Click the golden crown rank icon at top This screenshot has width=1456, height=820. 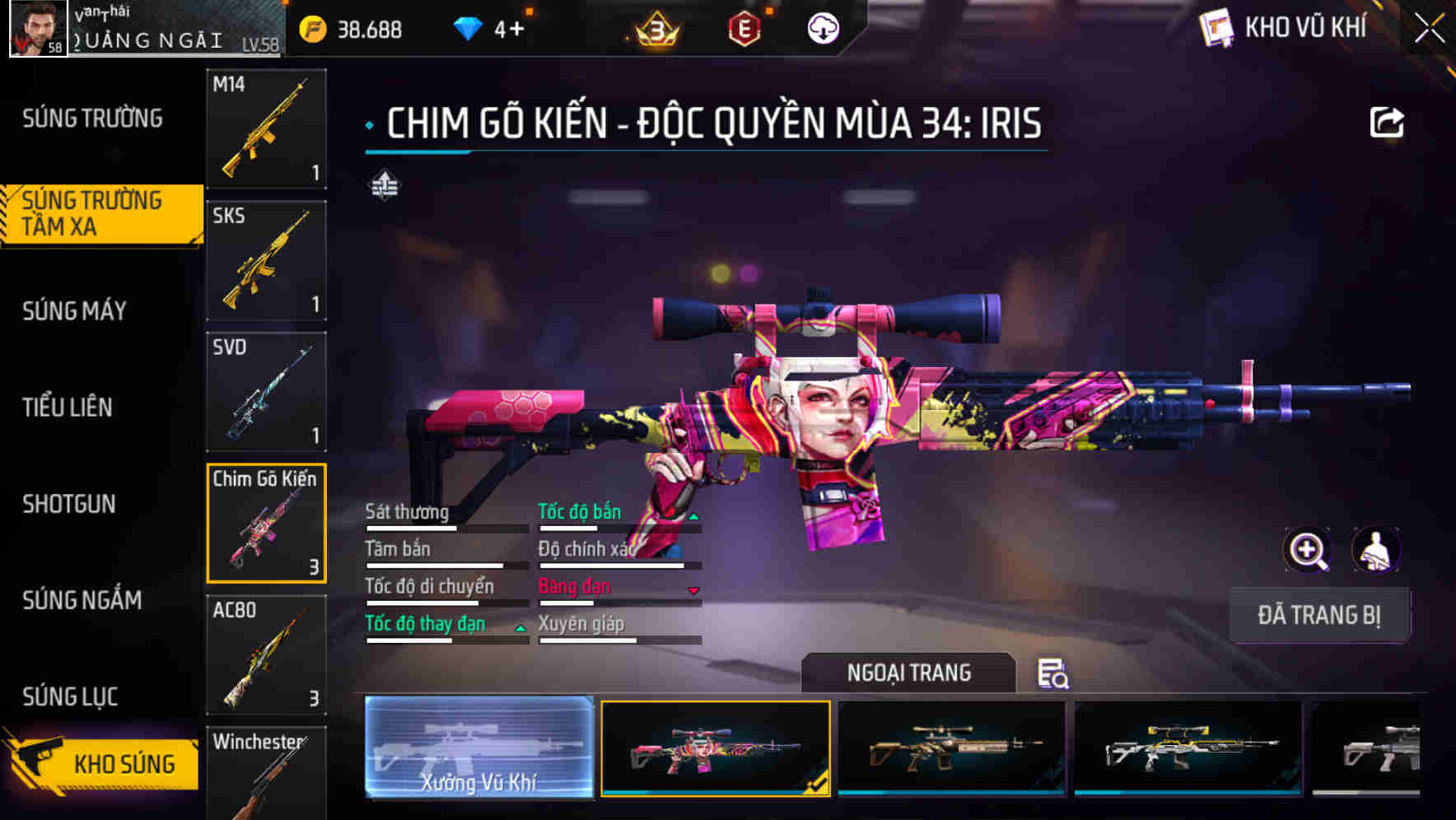tap(655, 27)
